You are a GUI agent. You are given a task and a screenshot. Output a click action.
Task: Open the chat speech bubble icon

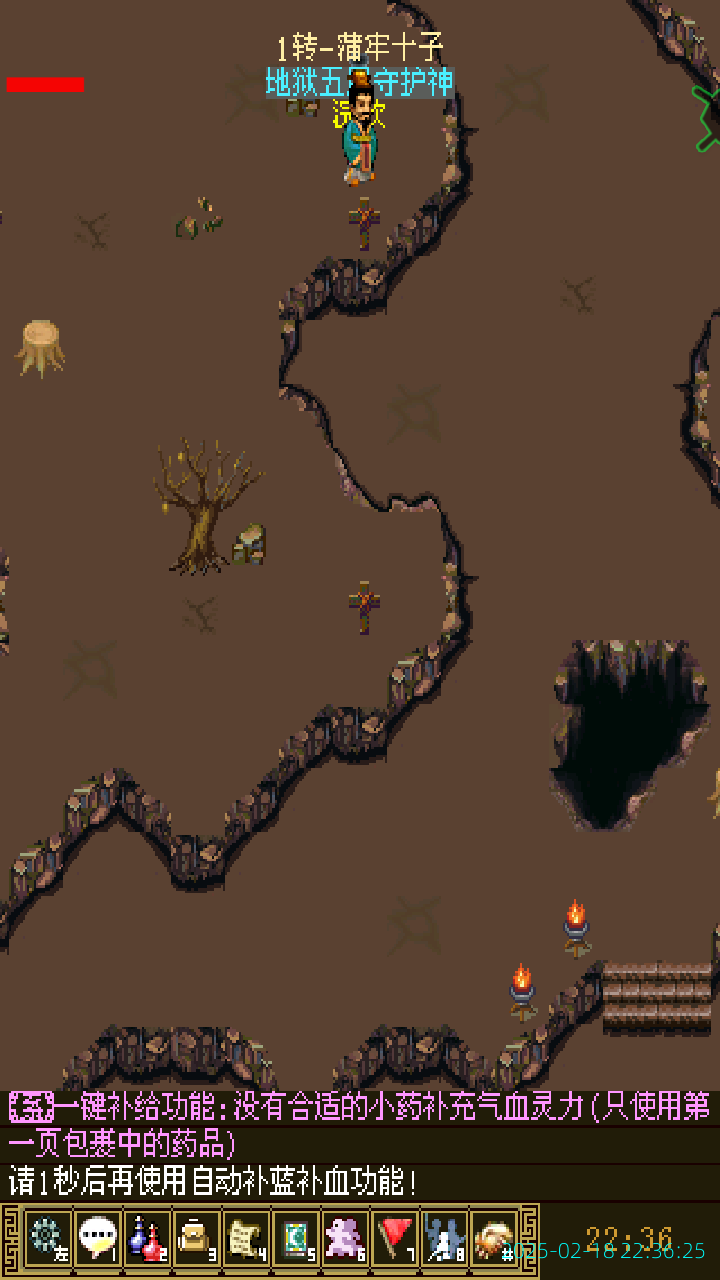97,1237
